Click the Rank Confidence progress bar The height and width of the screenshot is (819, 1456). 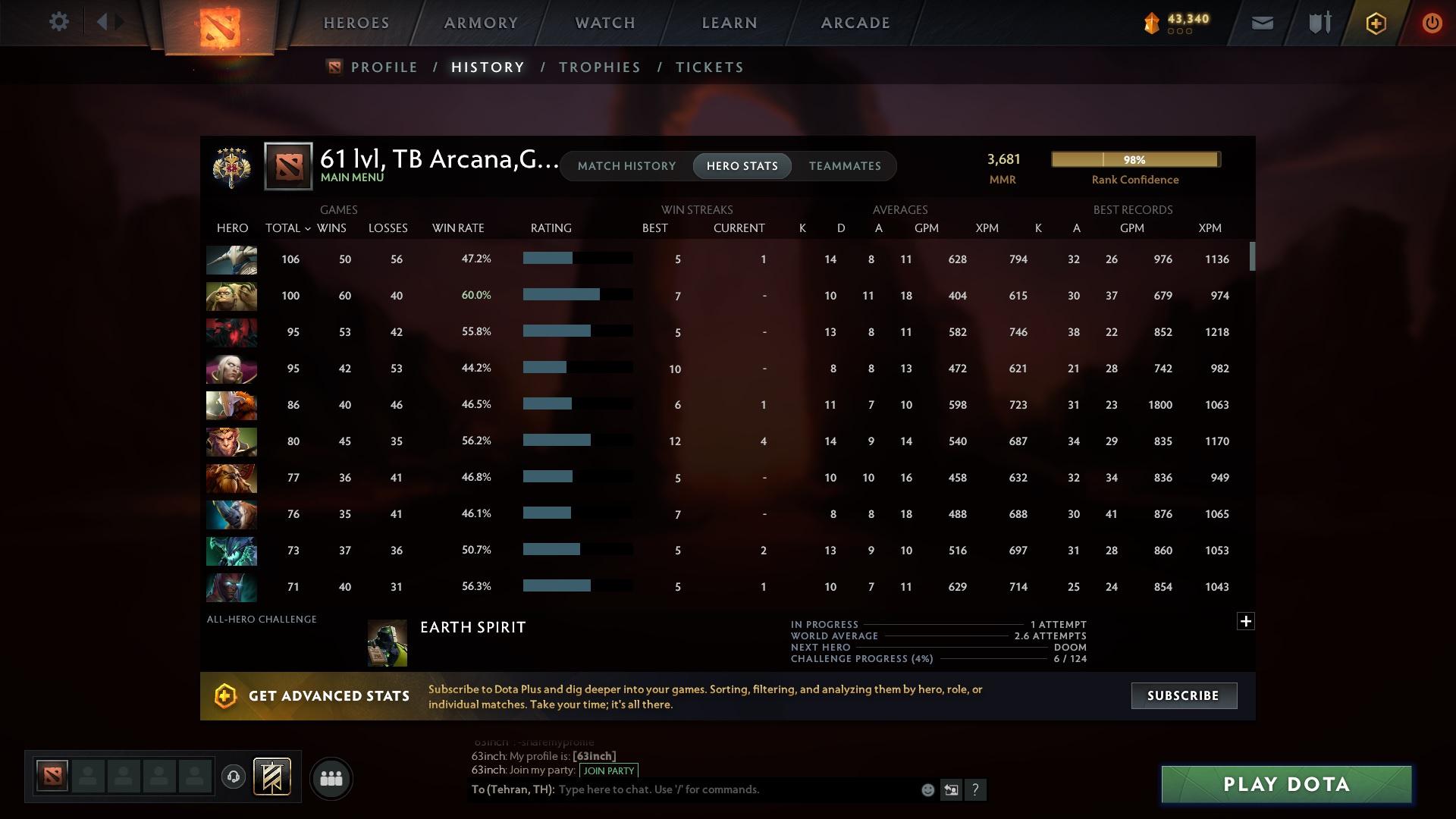coord(1135,159)
